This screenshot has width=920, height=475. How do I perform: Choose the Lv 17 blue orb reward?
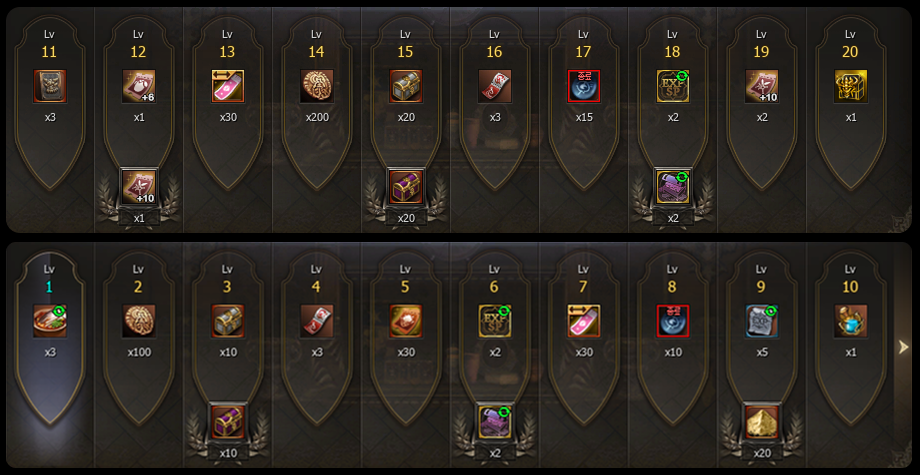tap(583, 86)
